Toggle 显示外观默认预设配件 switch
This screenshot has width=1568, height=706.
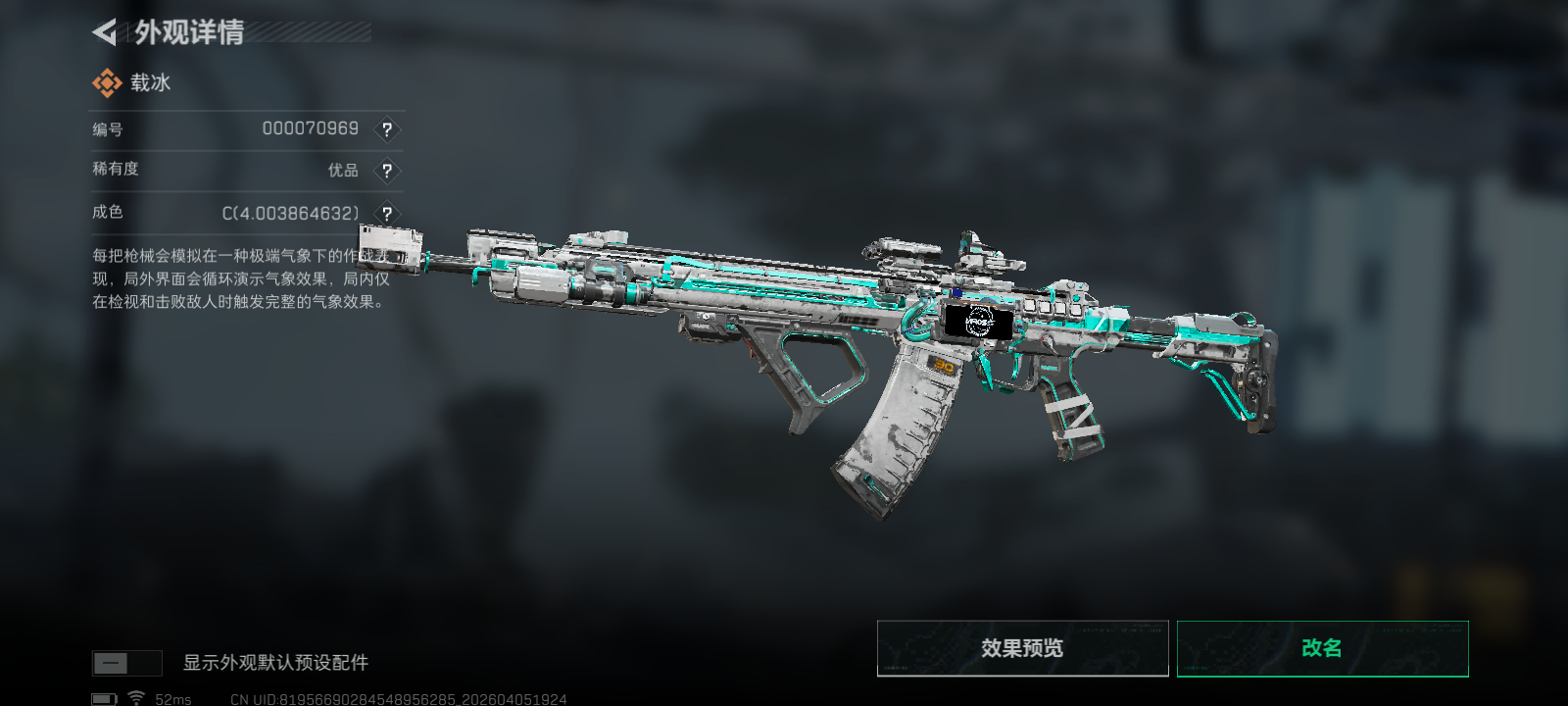point(126,663)
